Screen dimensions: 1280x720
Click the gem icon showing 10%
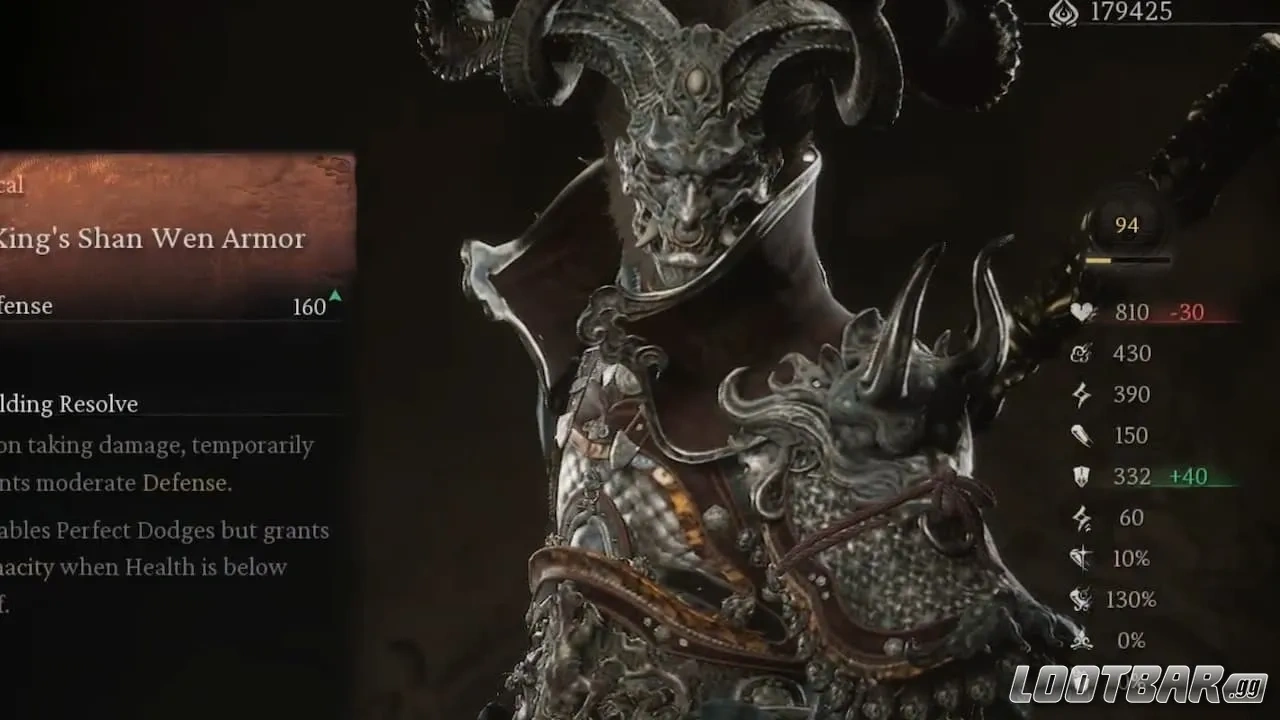pos(1081,558)
